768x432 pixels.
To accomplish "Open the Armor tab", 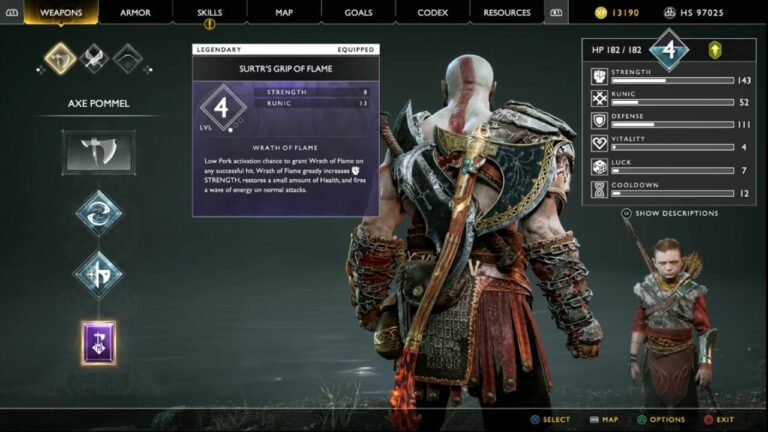I will pyautogui.click(x=135, y=12).
